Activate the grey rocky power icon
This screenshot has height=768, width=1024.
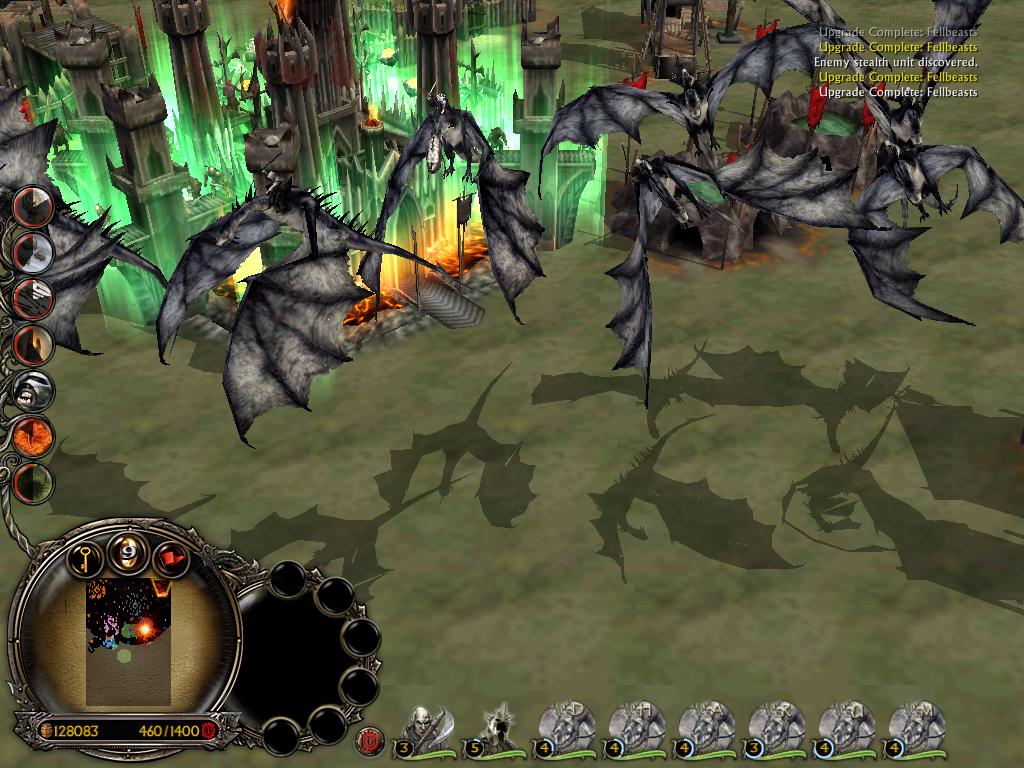tap(33, 250)
